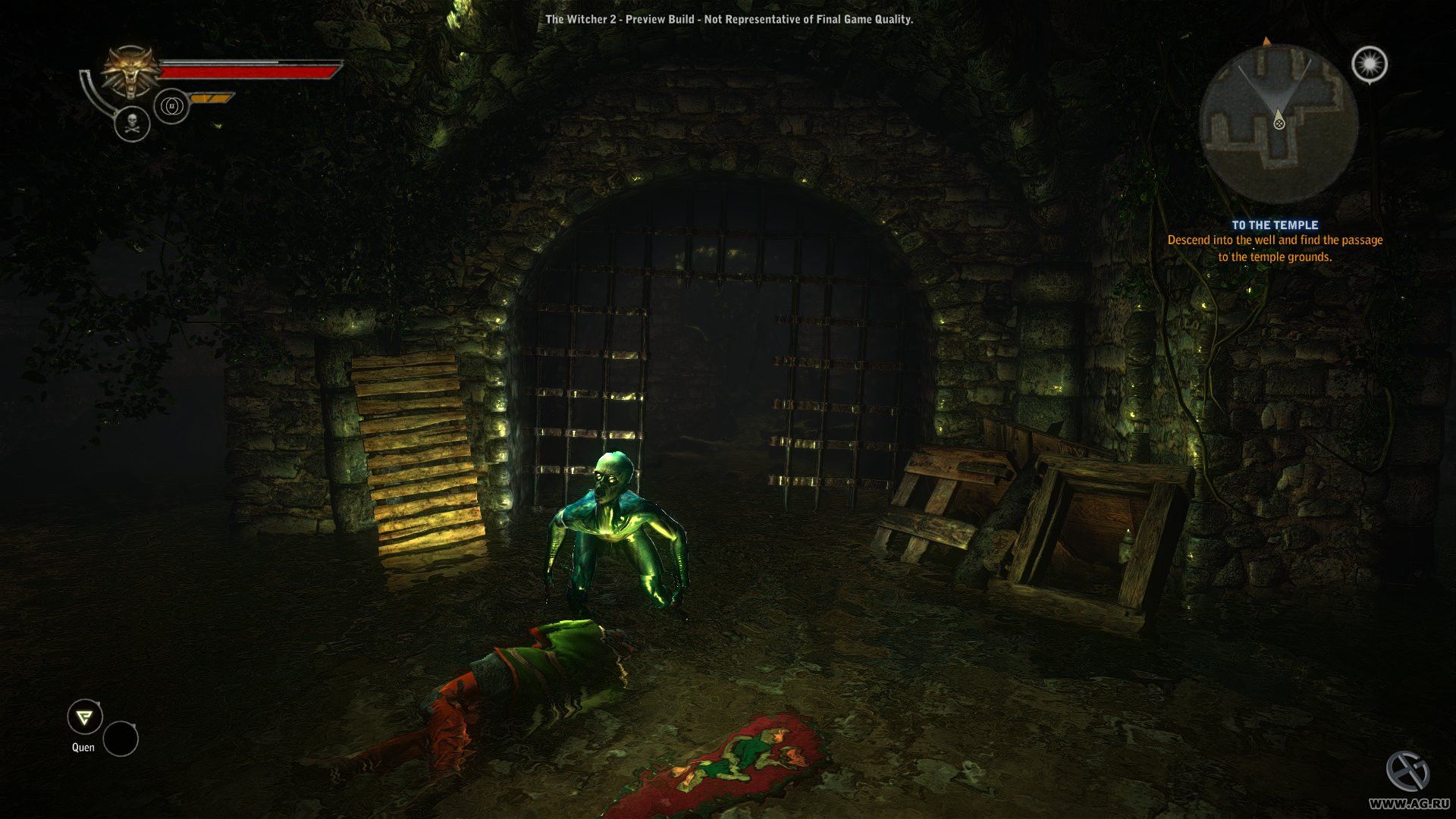Click the sun time-of-day indicator

(x=1370, y=64)
